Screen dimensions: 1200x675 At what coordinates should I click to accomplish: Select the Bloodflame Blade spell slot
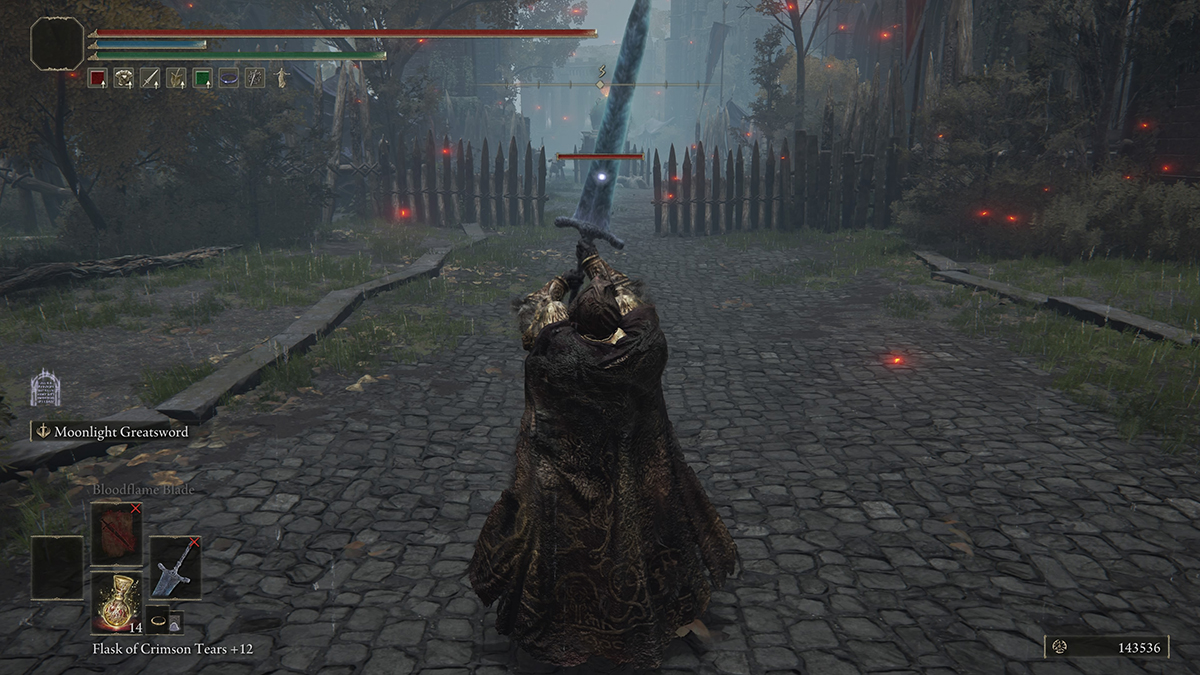(117, 533)
